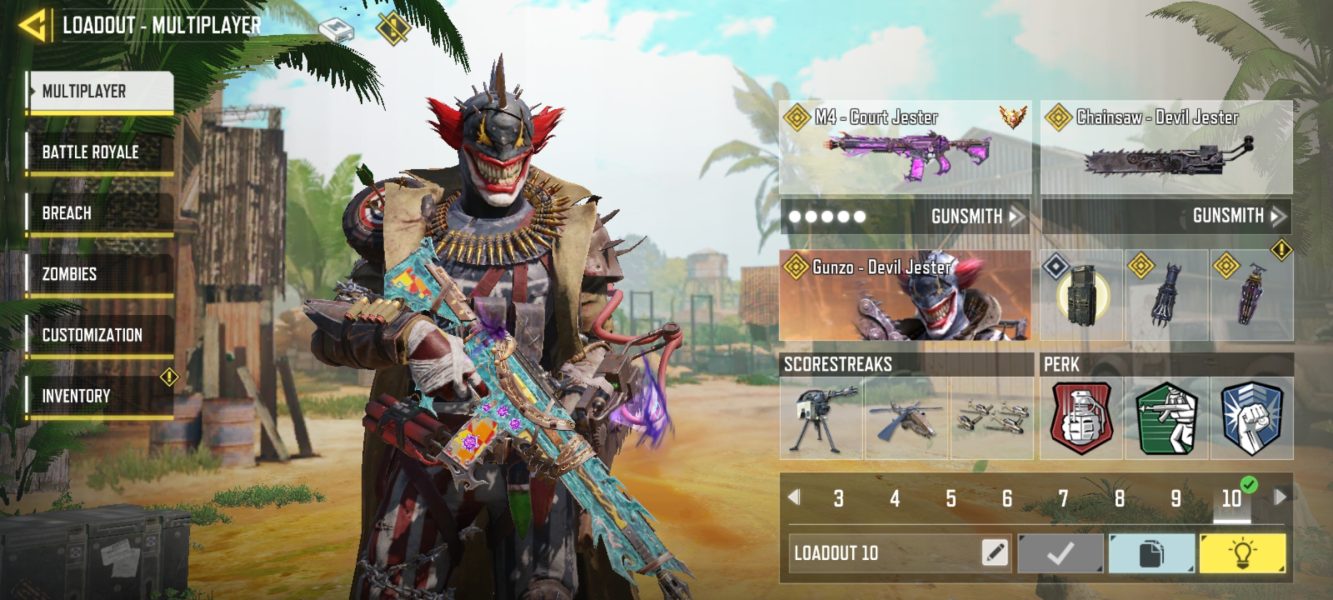Viewport: 1333px width, 600px height.
Task: Rename the loadout with the pencil icon
Action: point(995,553)
